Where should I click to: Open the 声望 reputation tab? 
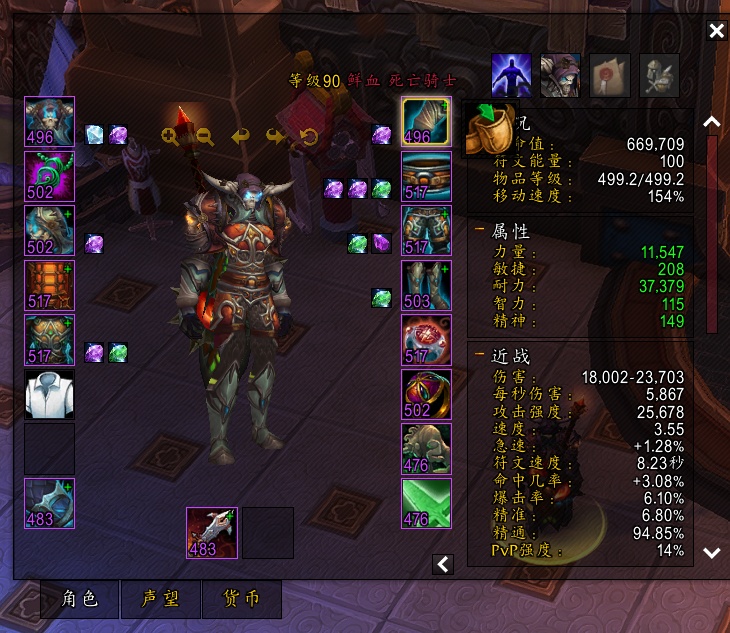[160, 599]
